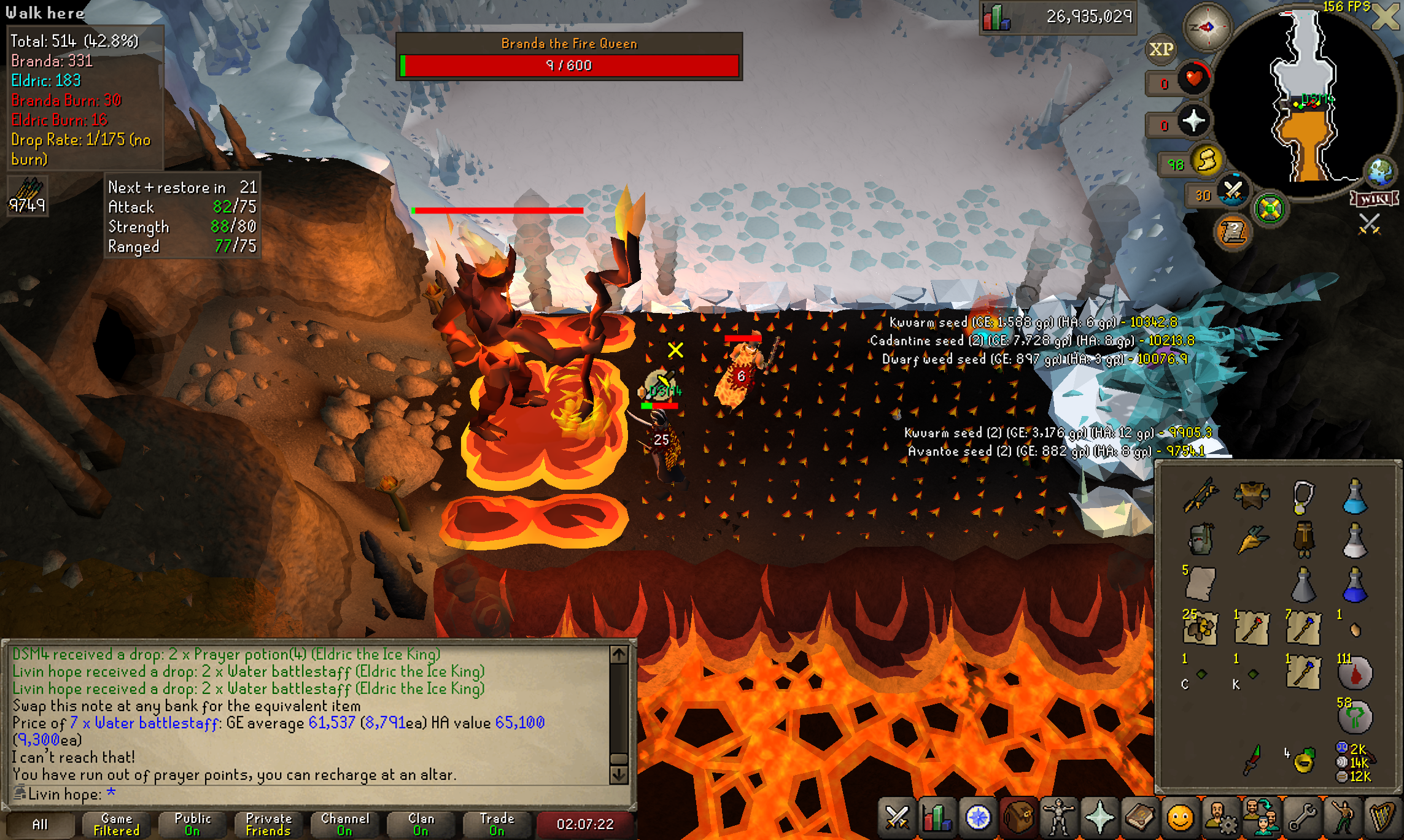Open the Settings wrench tab

1302,818
